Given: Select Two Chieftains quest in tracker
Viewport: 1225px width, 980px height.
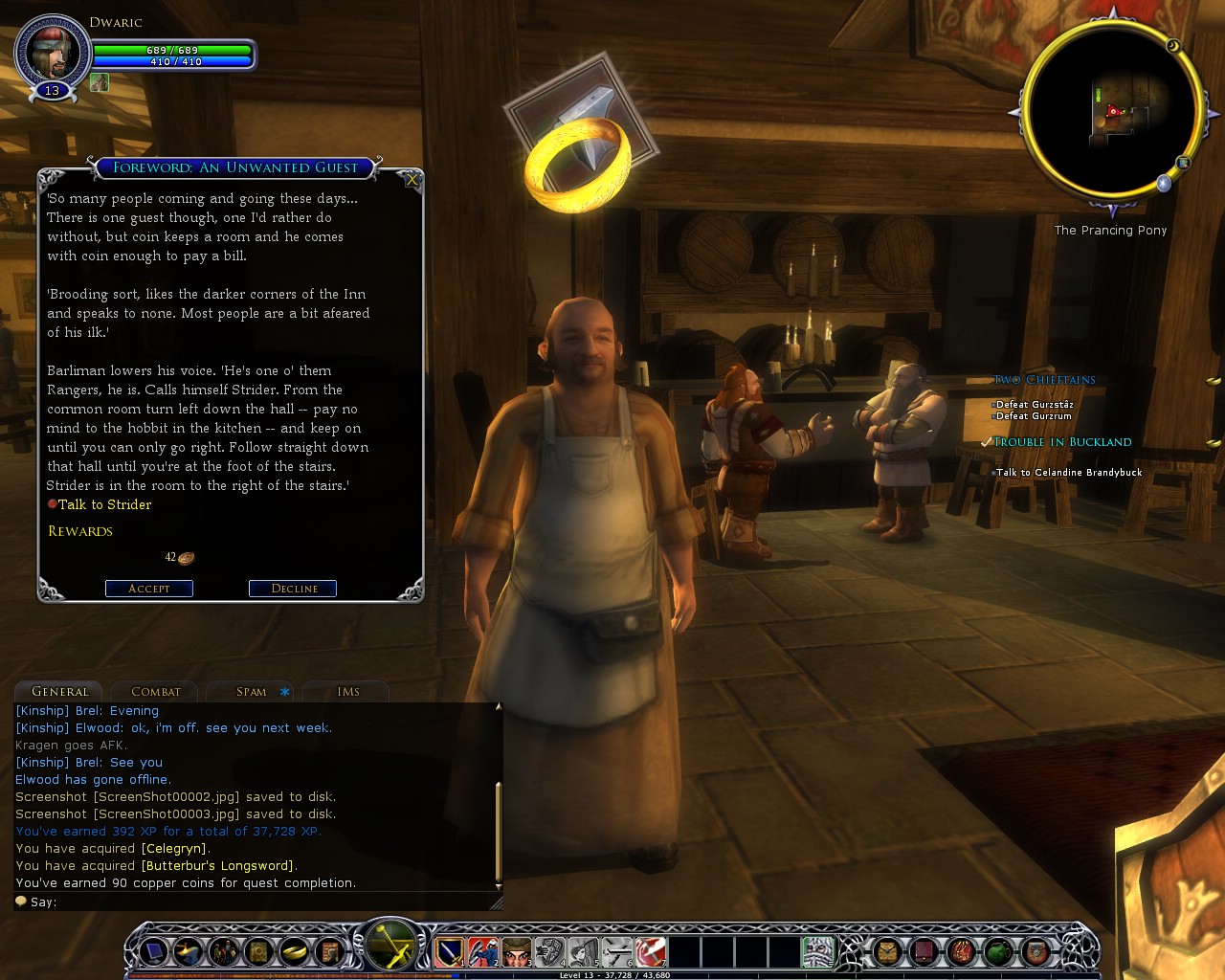Looking at the screenshot, I should point(1044,380).
